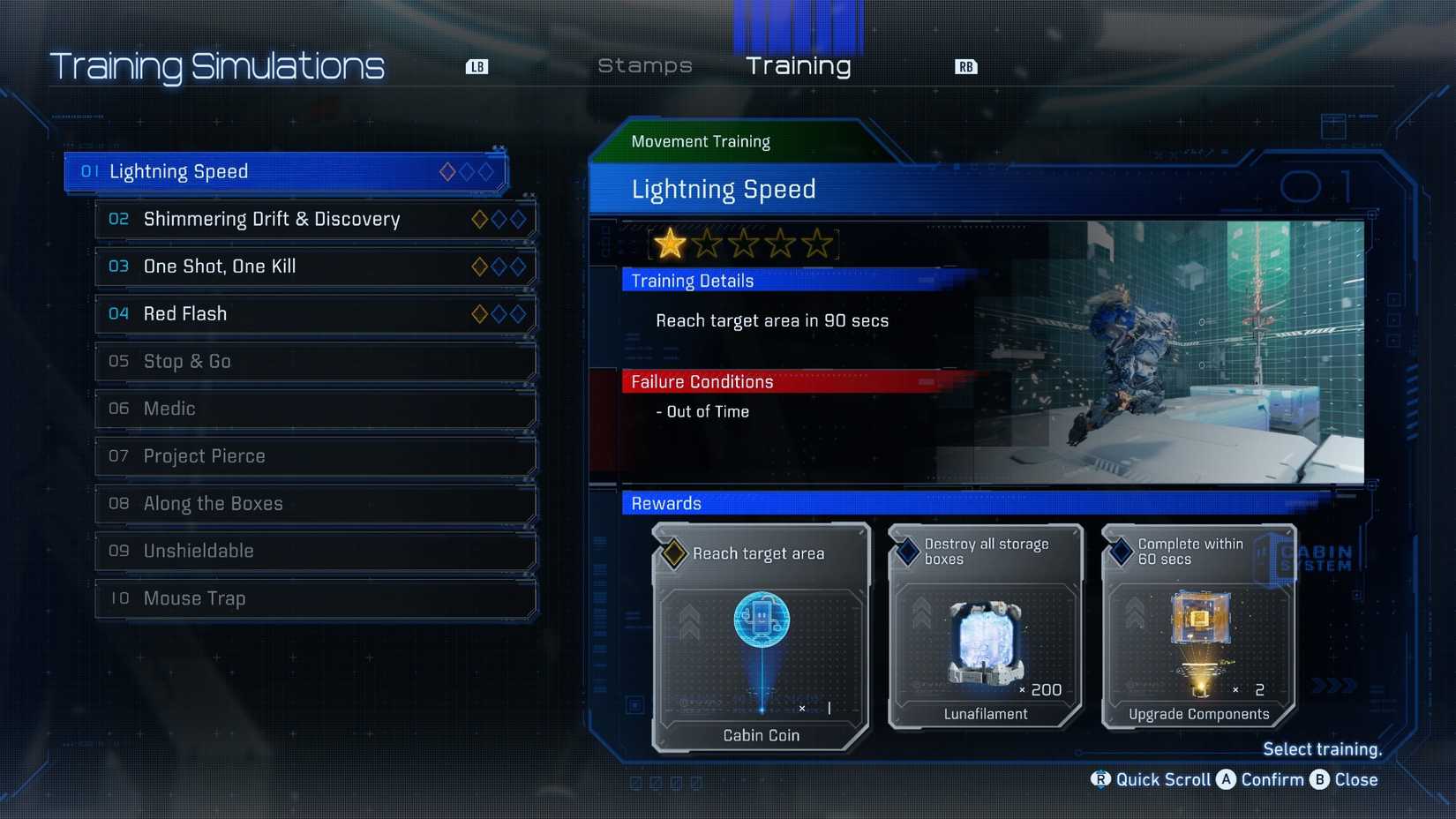Viewport: 1456px width, 819px height.
Task: Toggle the completed diamond on the Reach target area card
Action: (673, 552)
